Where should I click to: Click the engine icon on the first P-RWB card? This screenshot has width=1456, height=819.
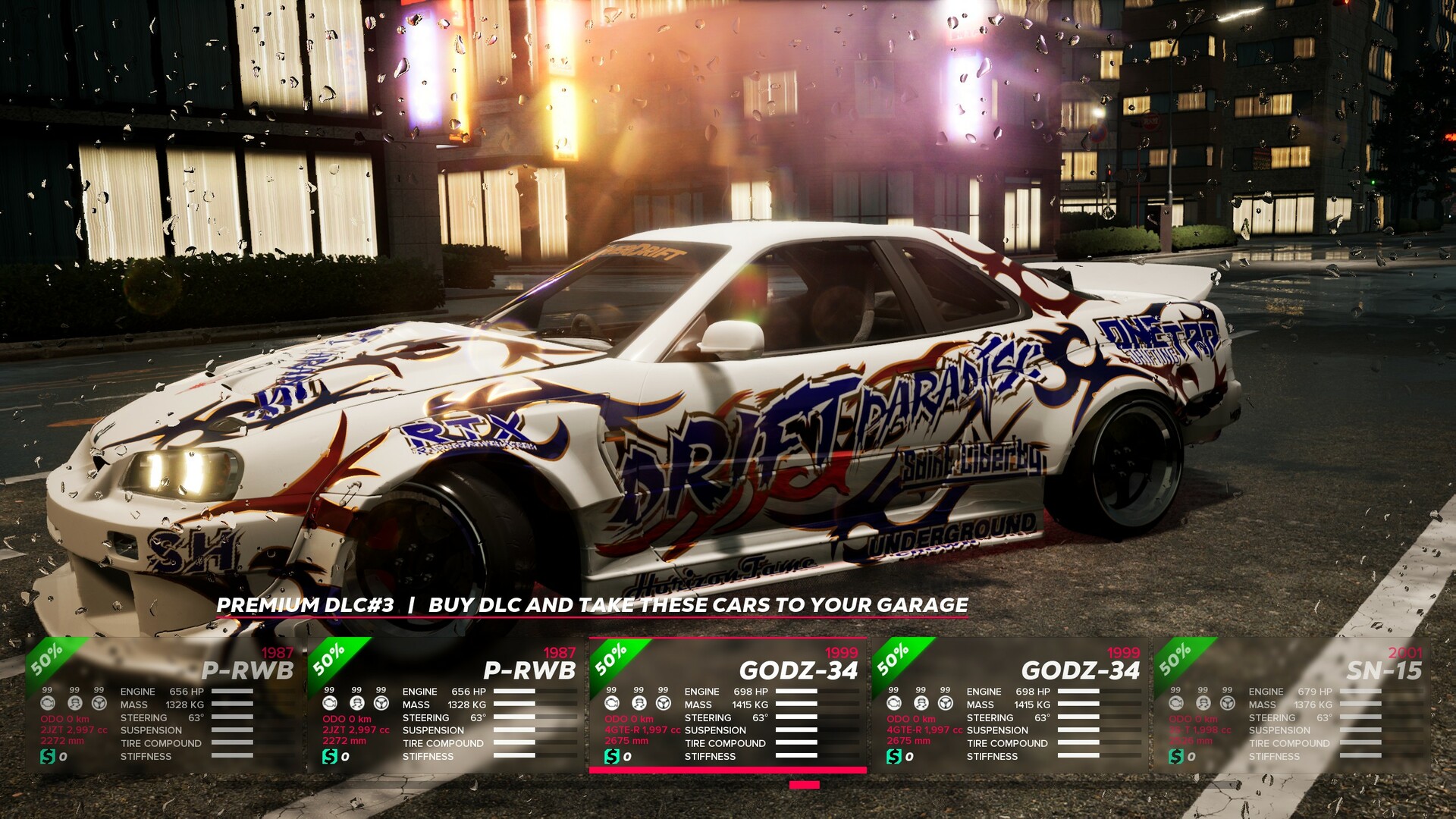coord(48,704)
